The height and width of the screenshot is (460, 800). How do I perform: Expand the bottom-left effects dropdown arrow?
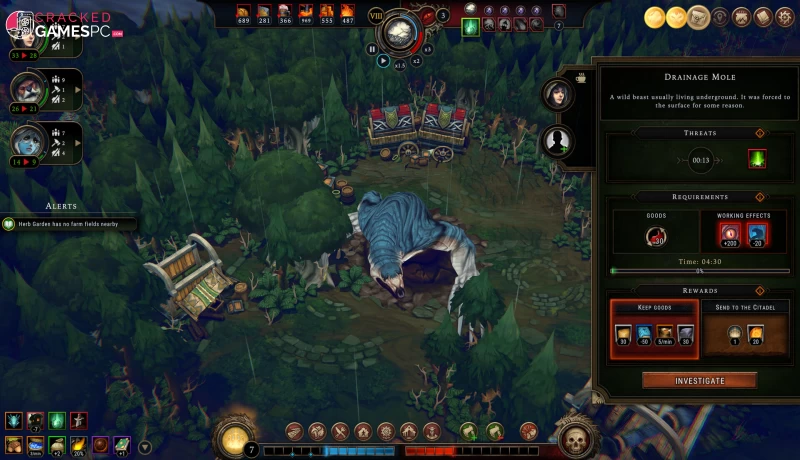(145, 446)
